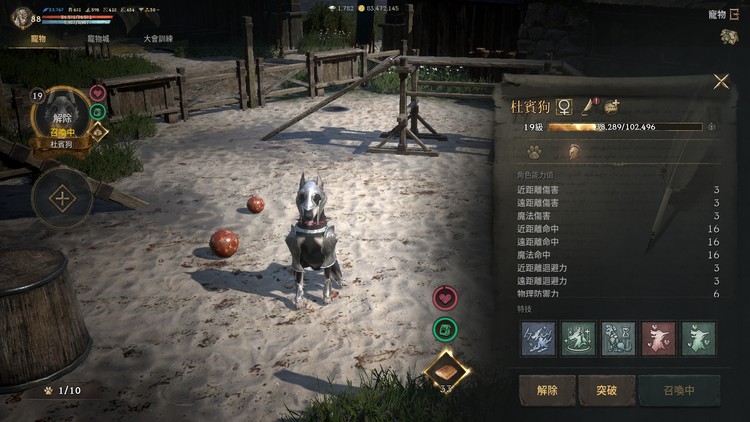The image size is (750, 422).
Task: Show the helmet equipment tab
Action: (575, 152)
